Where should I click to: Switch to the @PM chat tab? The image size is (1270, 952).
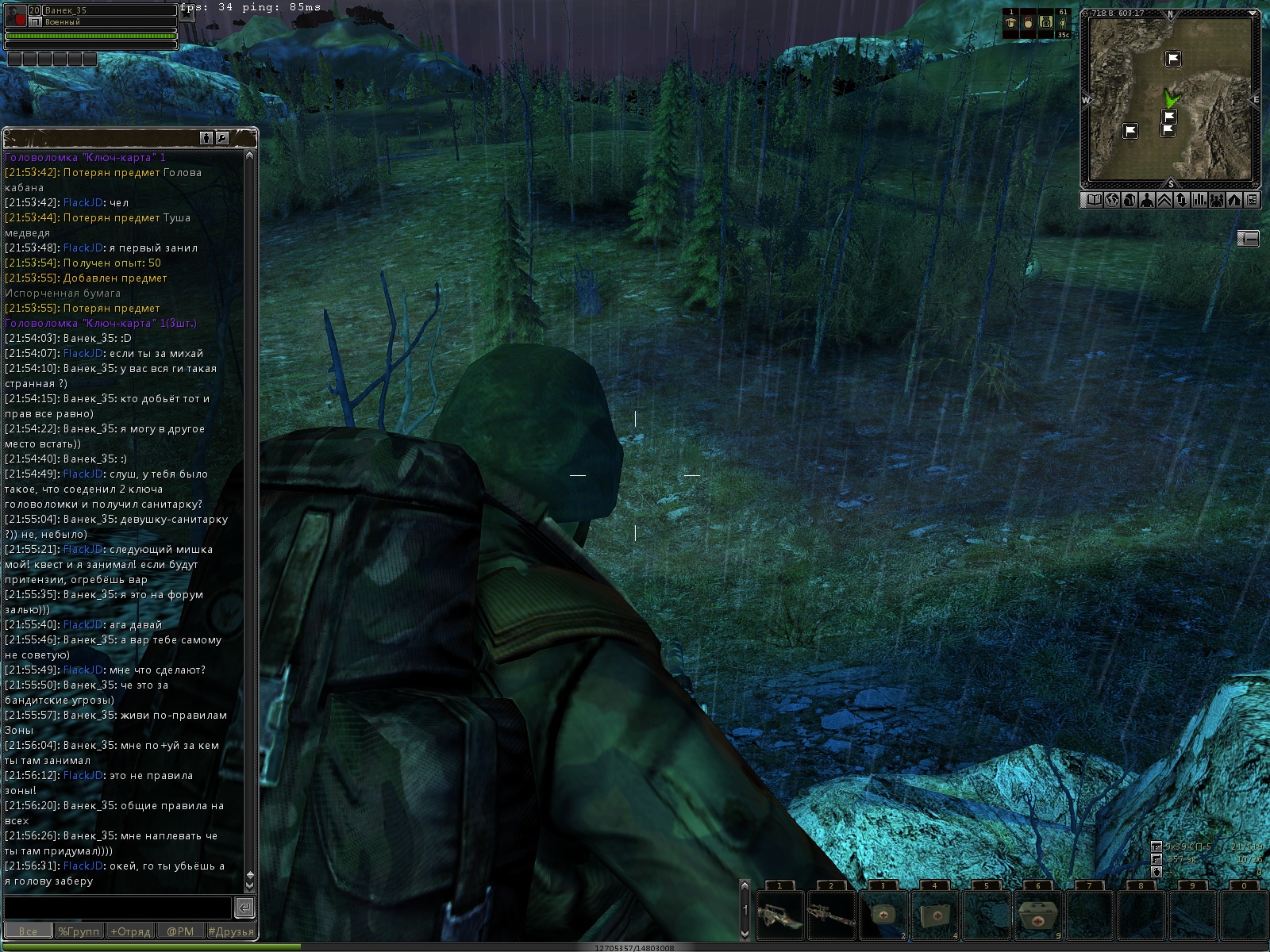[180, 931]
